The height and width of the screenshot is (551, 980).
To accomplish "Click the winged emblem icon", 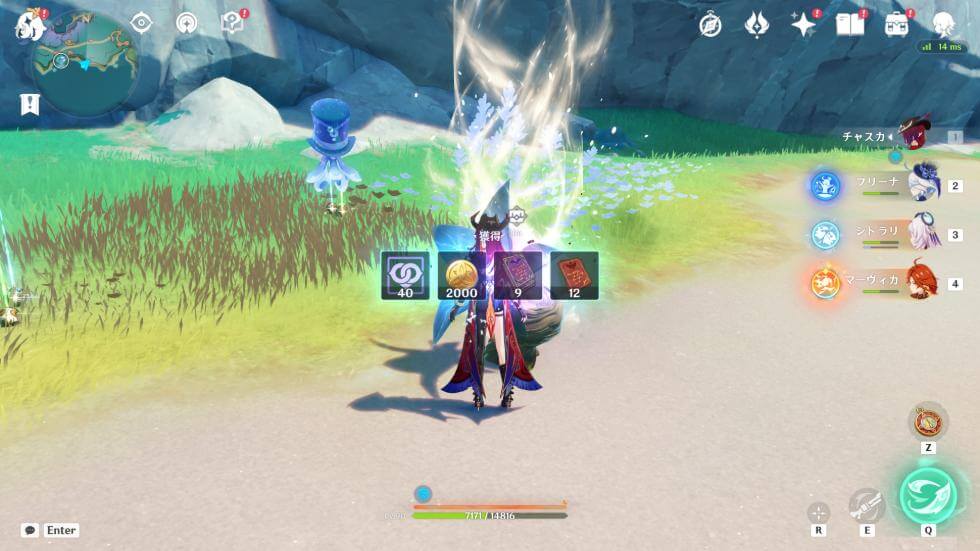I will (757, 25).
